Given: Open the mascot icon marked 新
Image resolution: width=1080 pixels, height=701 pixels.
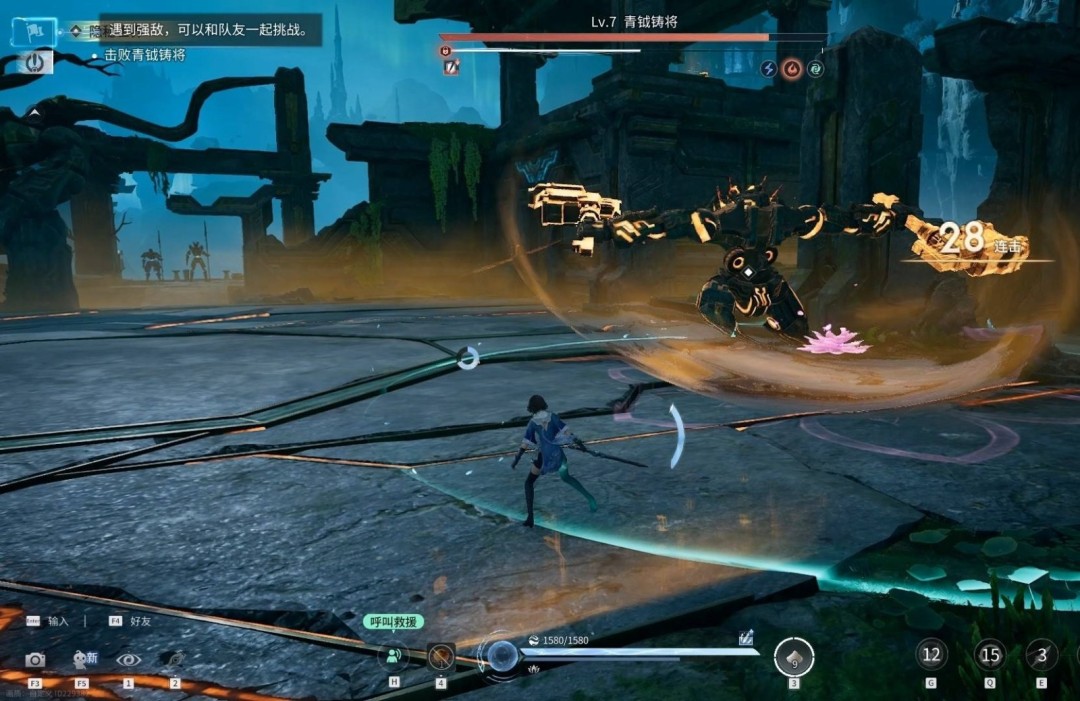Looking at the screenshot, I should (x=84, y=659).
